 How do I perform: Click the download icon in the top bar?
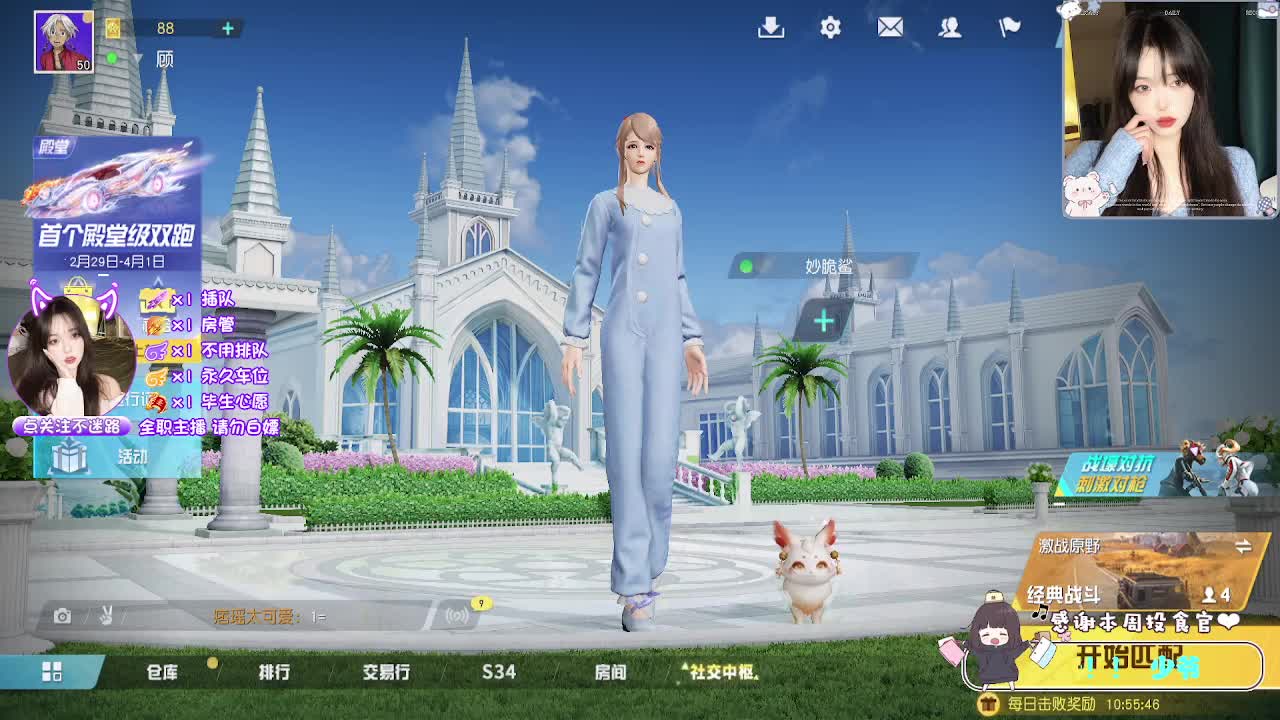click(769, 28)
